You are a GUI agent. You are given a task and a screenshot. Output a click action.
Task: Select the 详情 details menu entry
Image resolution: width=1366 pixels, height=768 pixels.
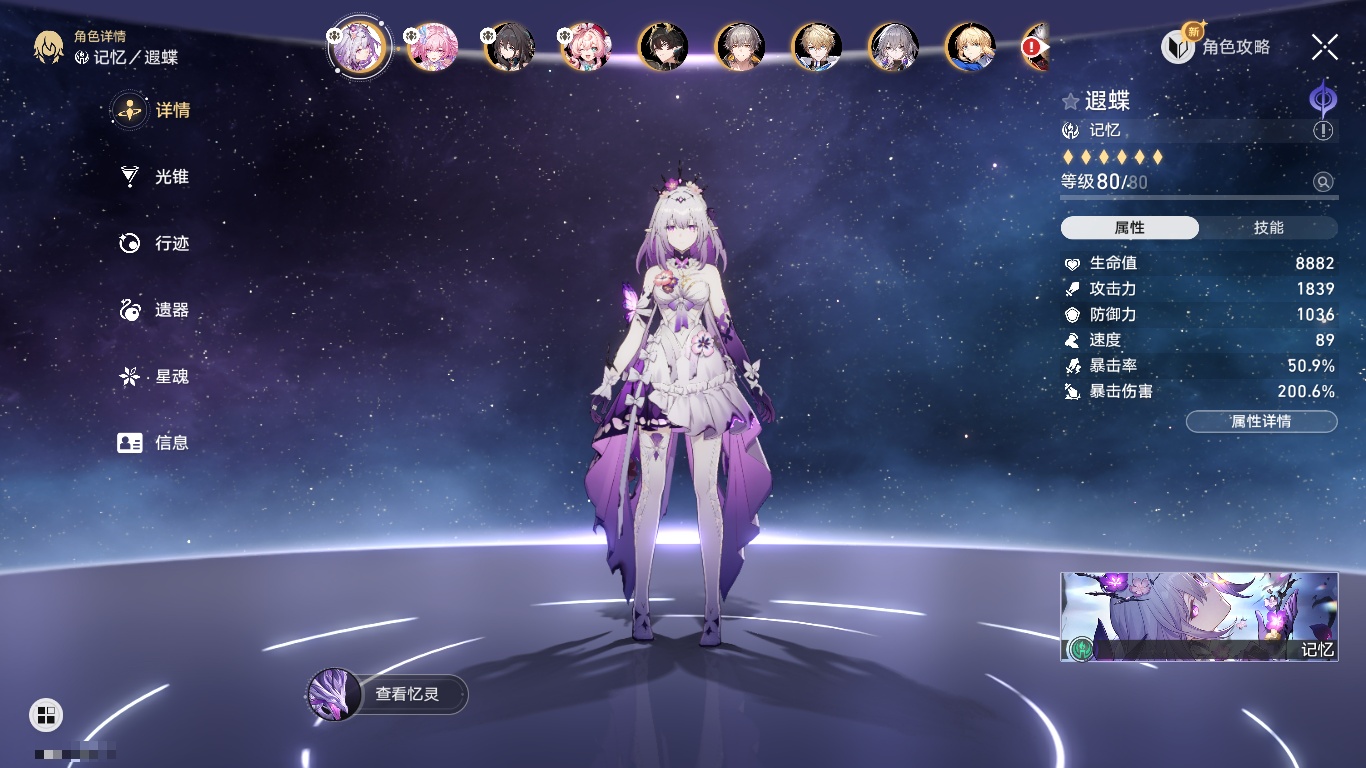click(155, 110)
